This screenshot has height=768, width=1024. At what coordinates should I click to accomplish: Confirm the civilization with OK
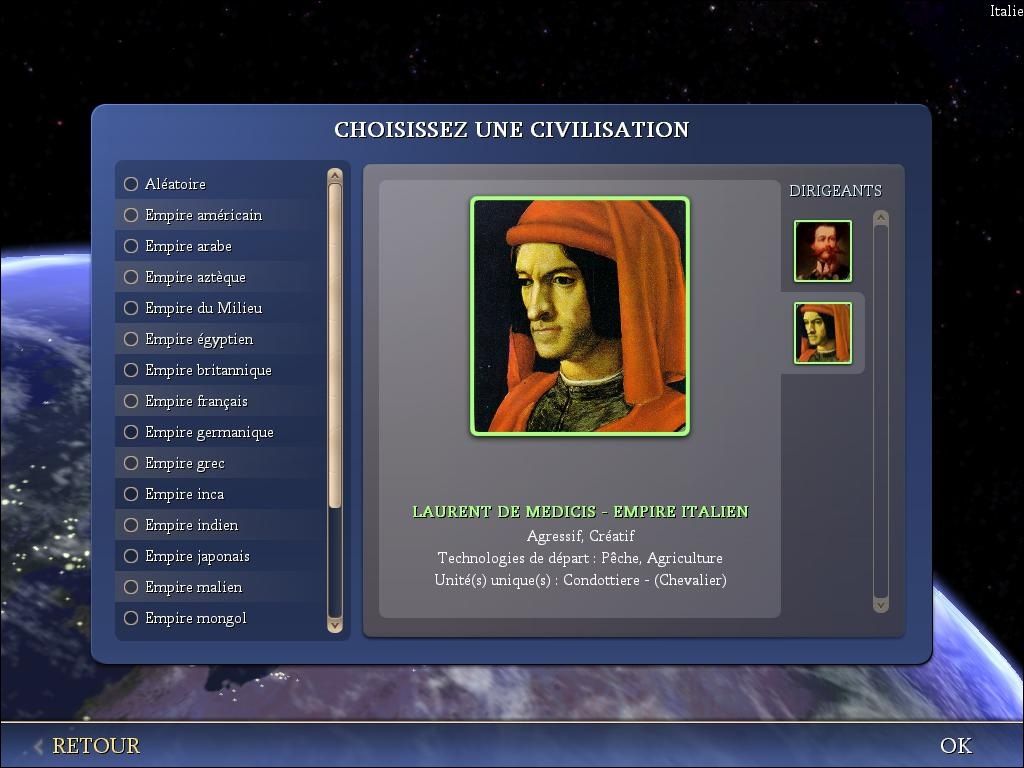coord(955,746)
